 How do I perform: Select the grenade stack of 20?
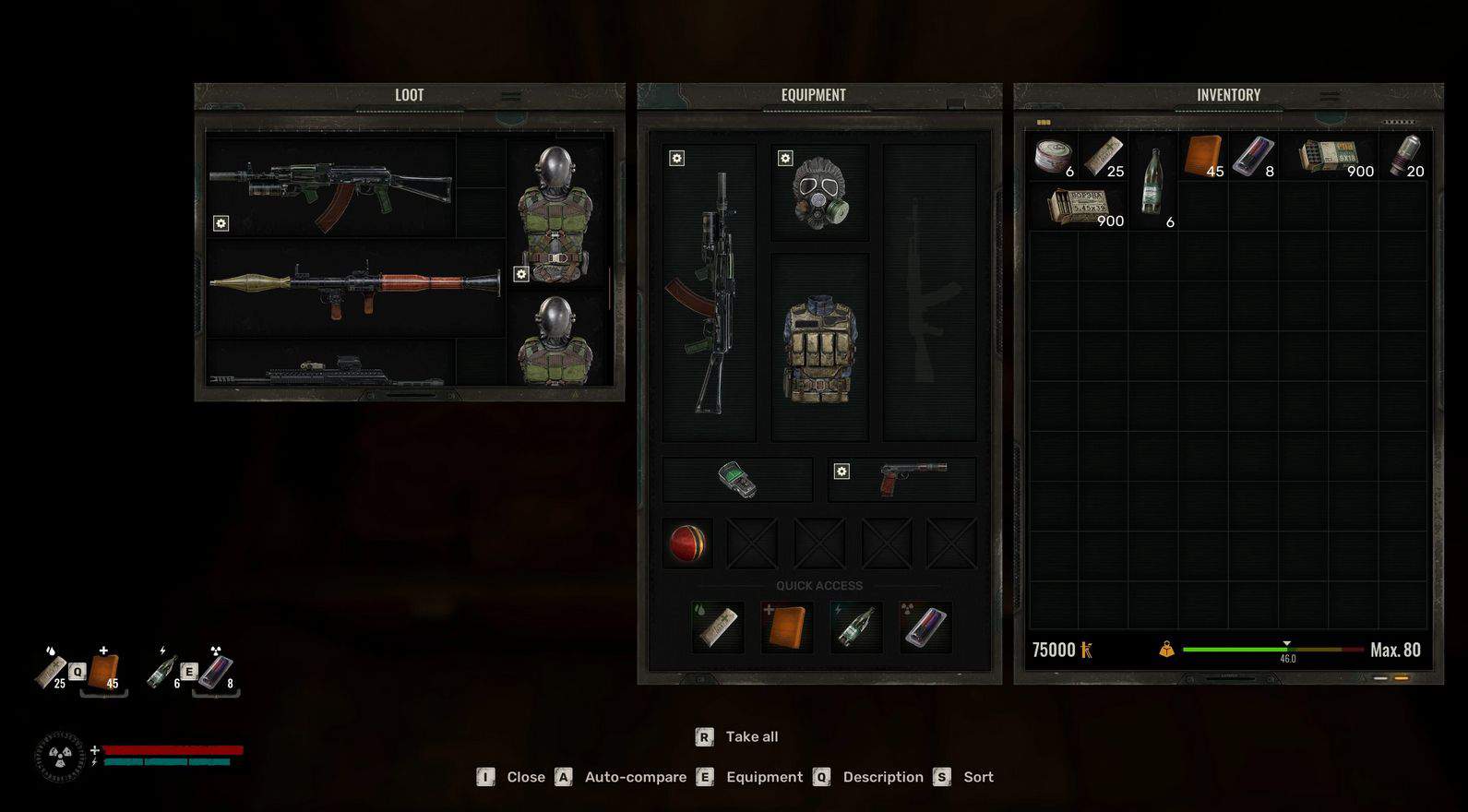(x=1403, y=157)
